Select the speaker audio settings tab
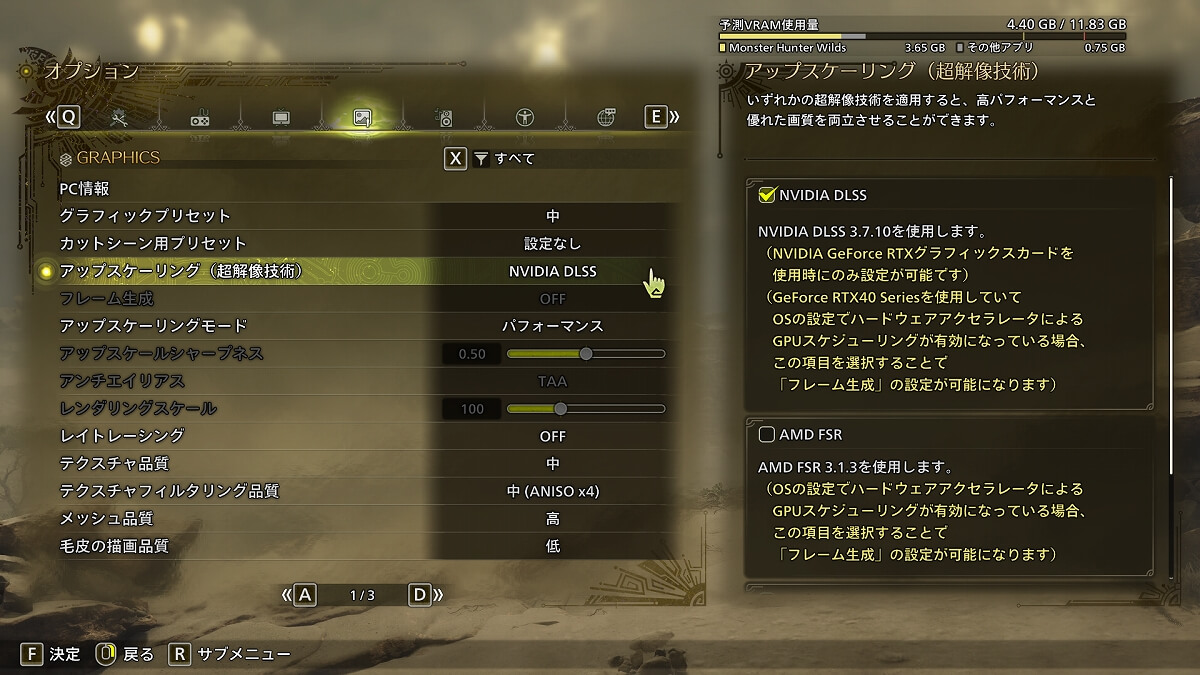Viewport: 1200px width, 675px height. pos(445,119)
